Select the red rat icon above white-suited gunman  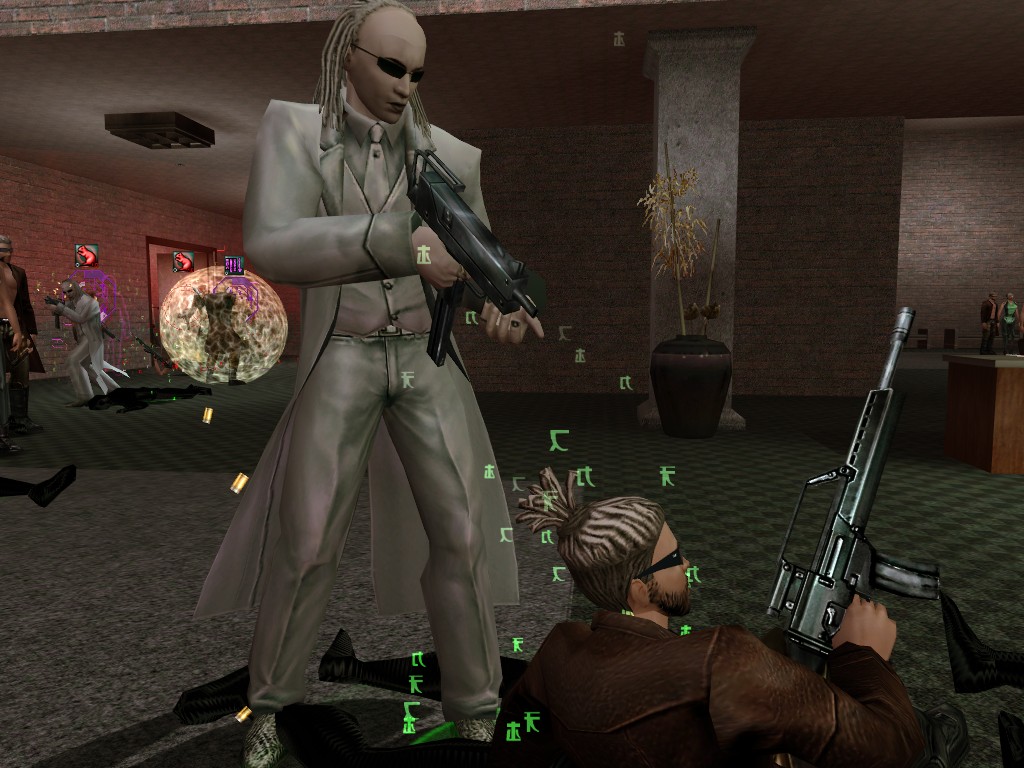click(87, 256)
